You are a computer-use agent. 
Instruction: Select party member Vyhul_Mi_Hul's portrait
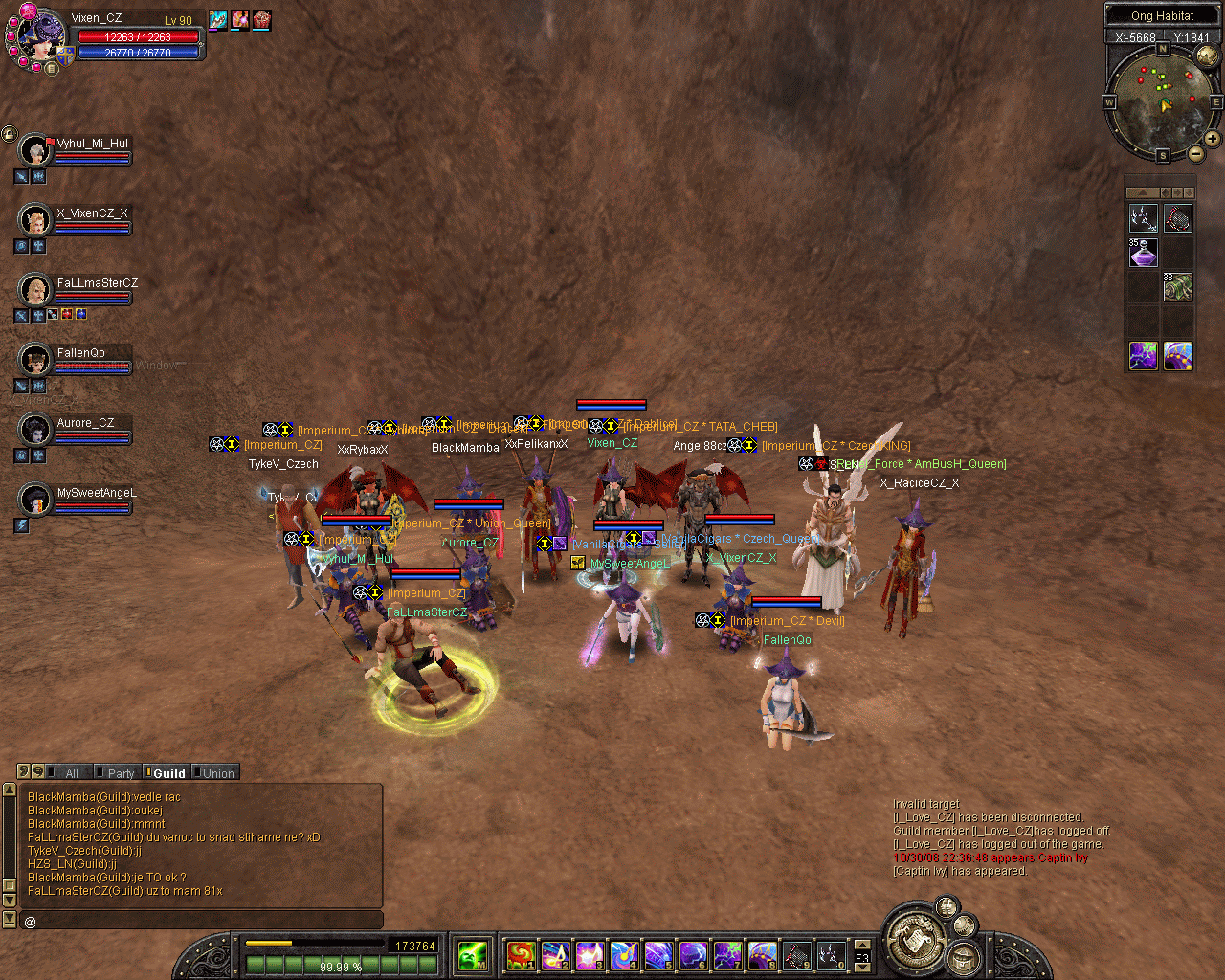(35, 150)
